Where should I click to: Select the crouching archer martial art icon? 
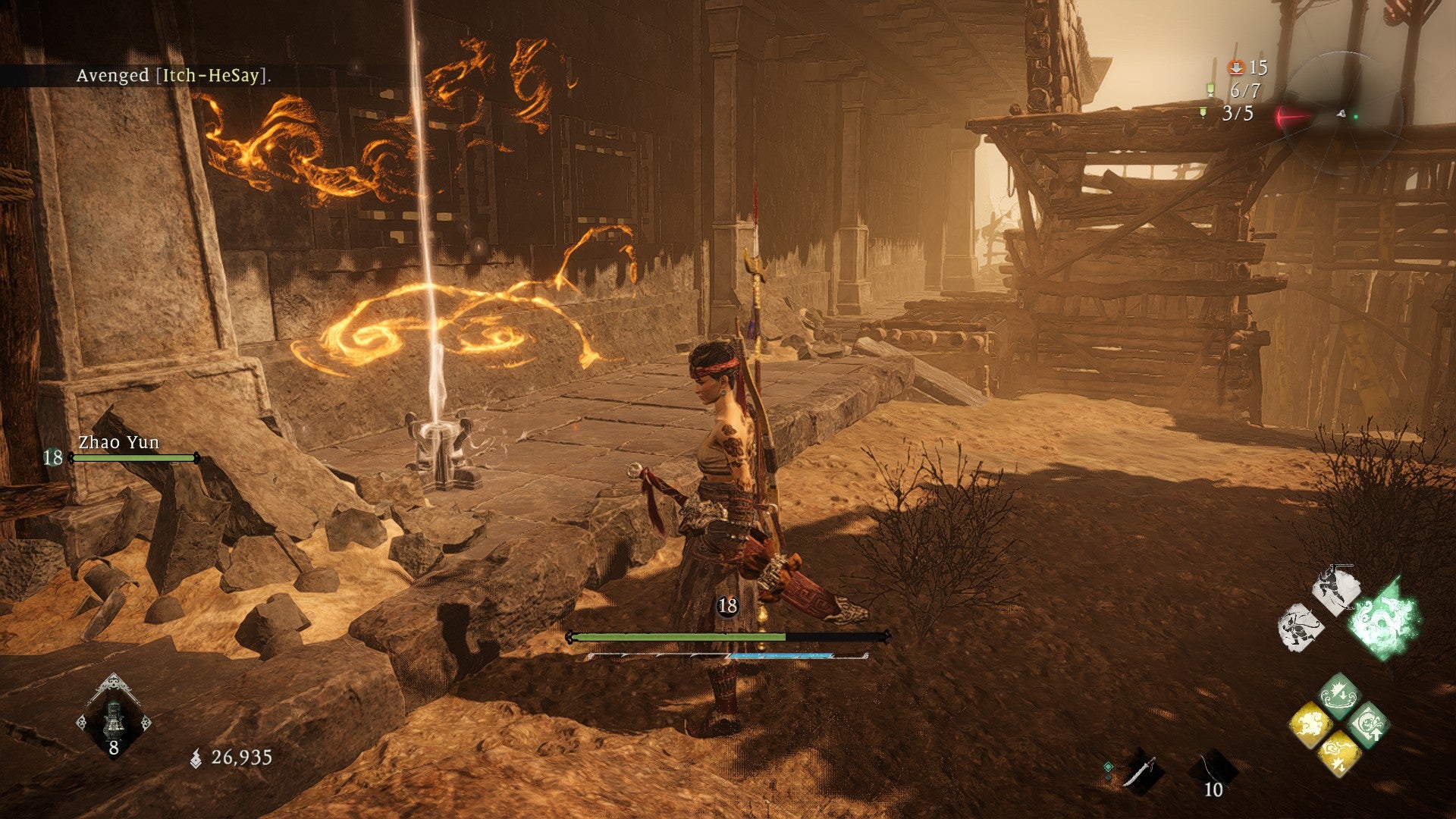(x=1301, y=627)
